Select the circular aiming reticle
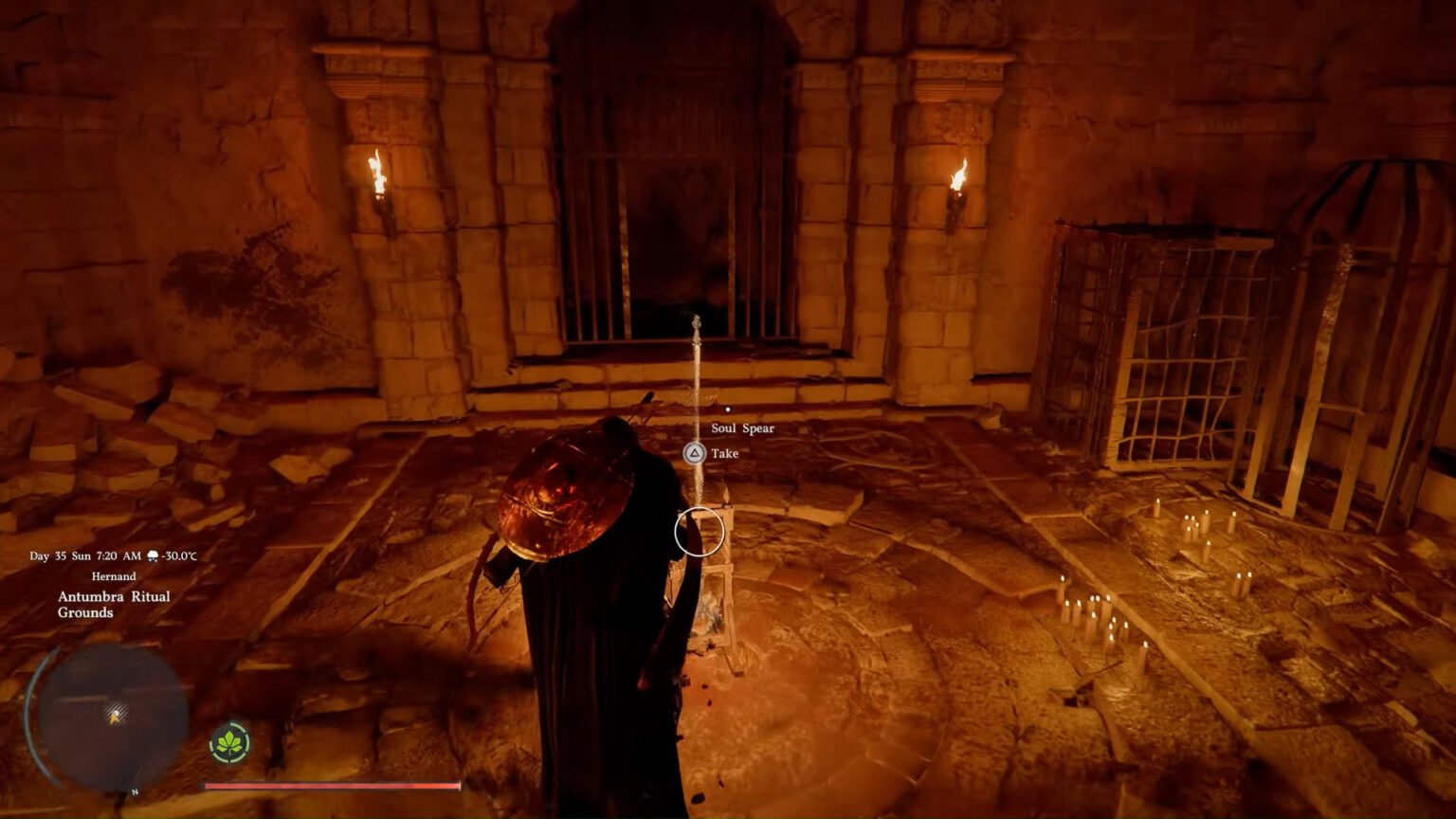 click(699, 533)
